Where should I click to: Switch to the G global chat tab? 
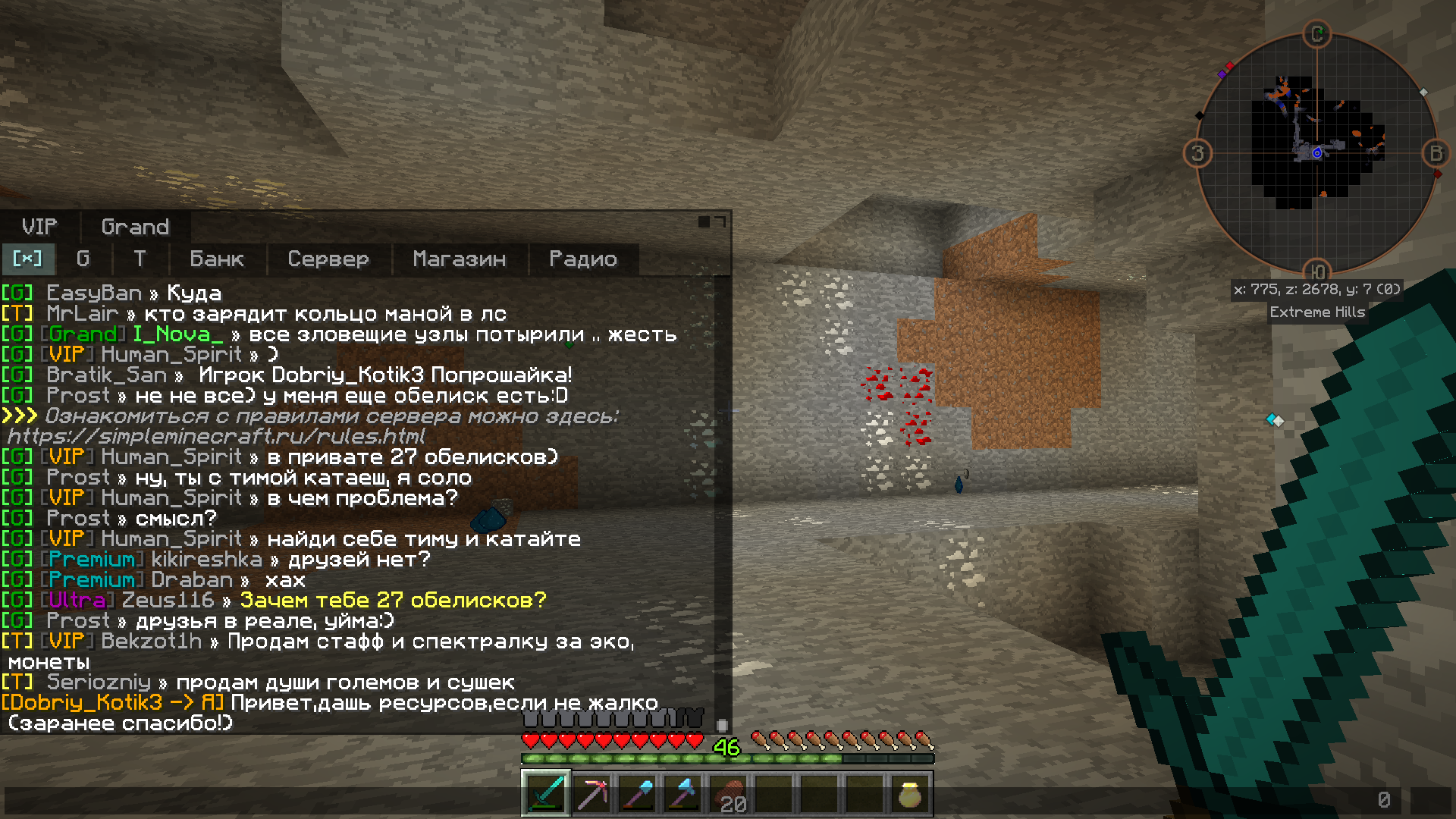[x=83, y=259]
